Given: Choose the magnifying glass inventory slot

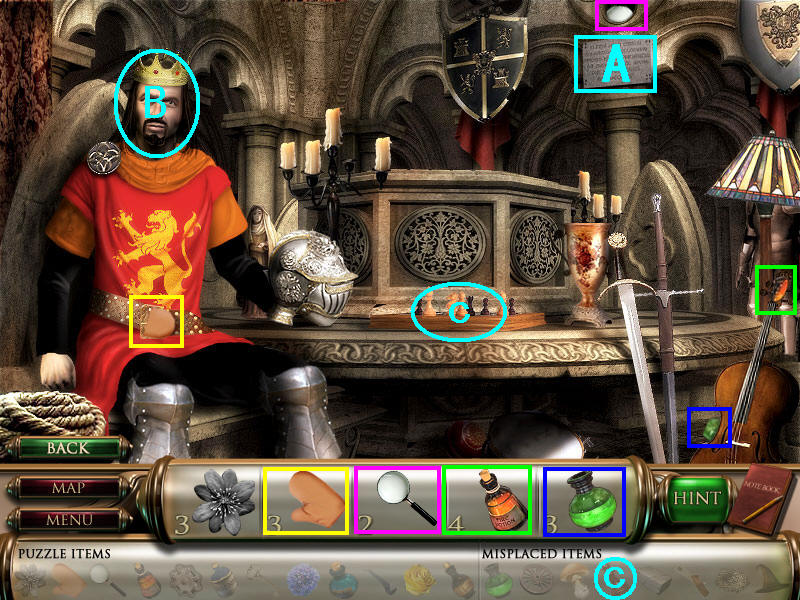Looking at the screenshot, I should pyautogui.click(x=397, y=500).
